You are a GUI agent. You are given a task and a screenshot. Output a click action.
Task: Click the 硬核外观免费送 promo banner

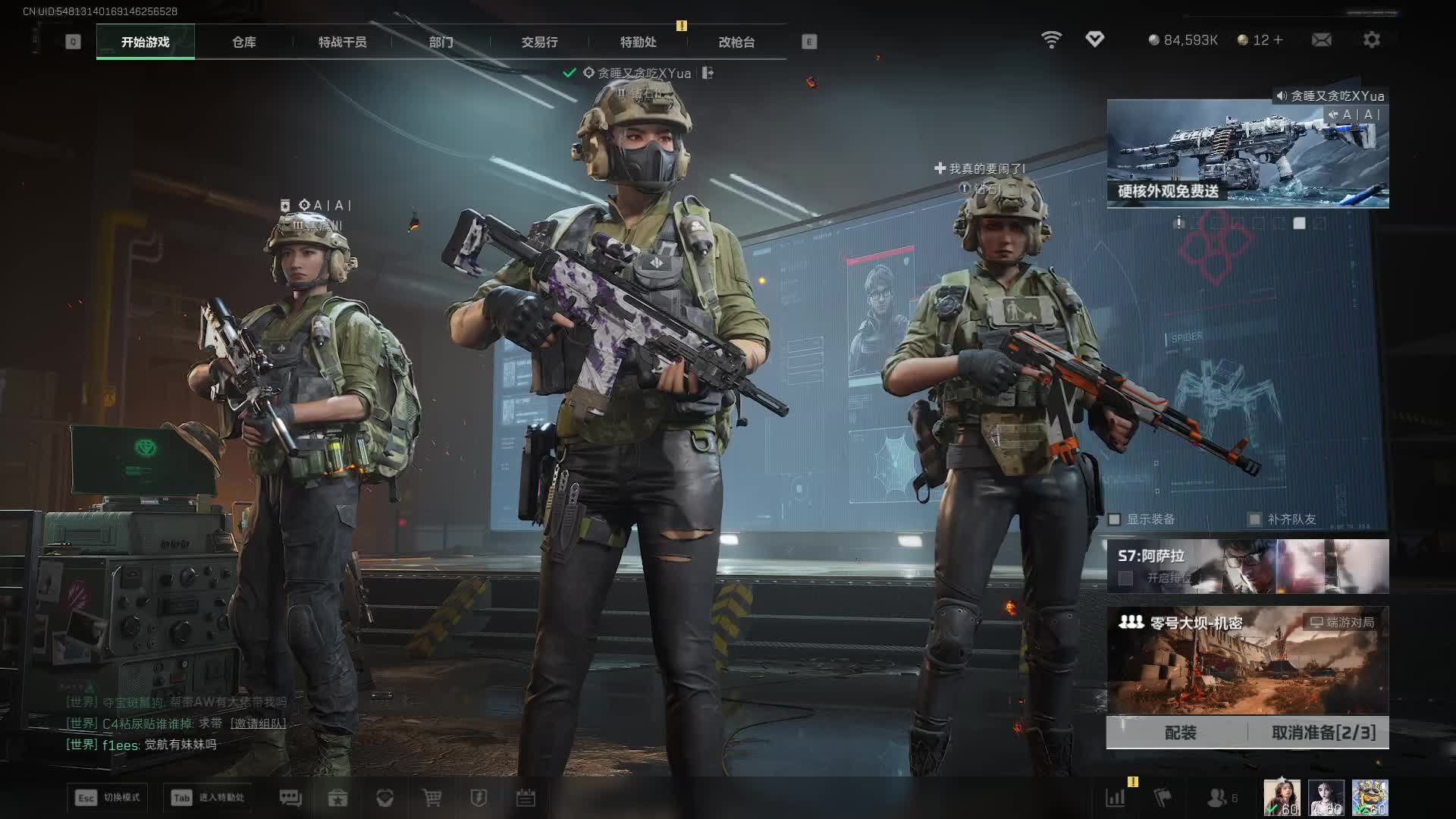click(x=1247, y=155)
